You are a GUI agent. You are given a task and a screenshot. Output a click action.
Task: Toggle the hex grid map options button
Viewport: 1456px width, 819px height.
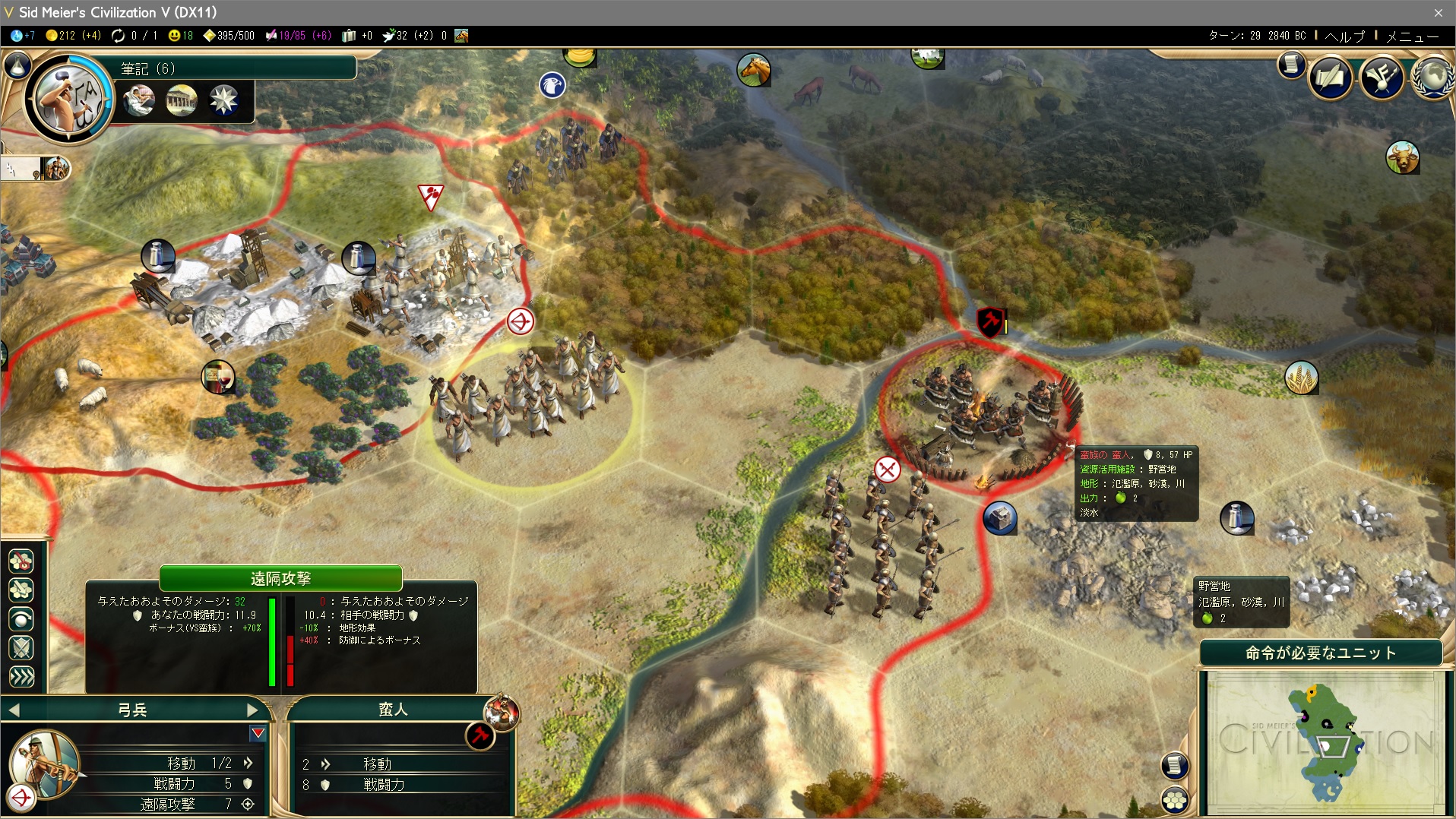1175,799
